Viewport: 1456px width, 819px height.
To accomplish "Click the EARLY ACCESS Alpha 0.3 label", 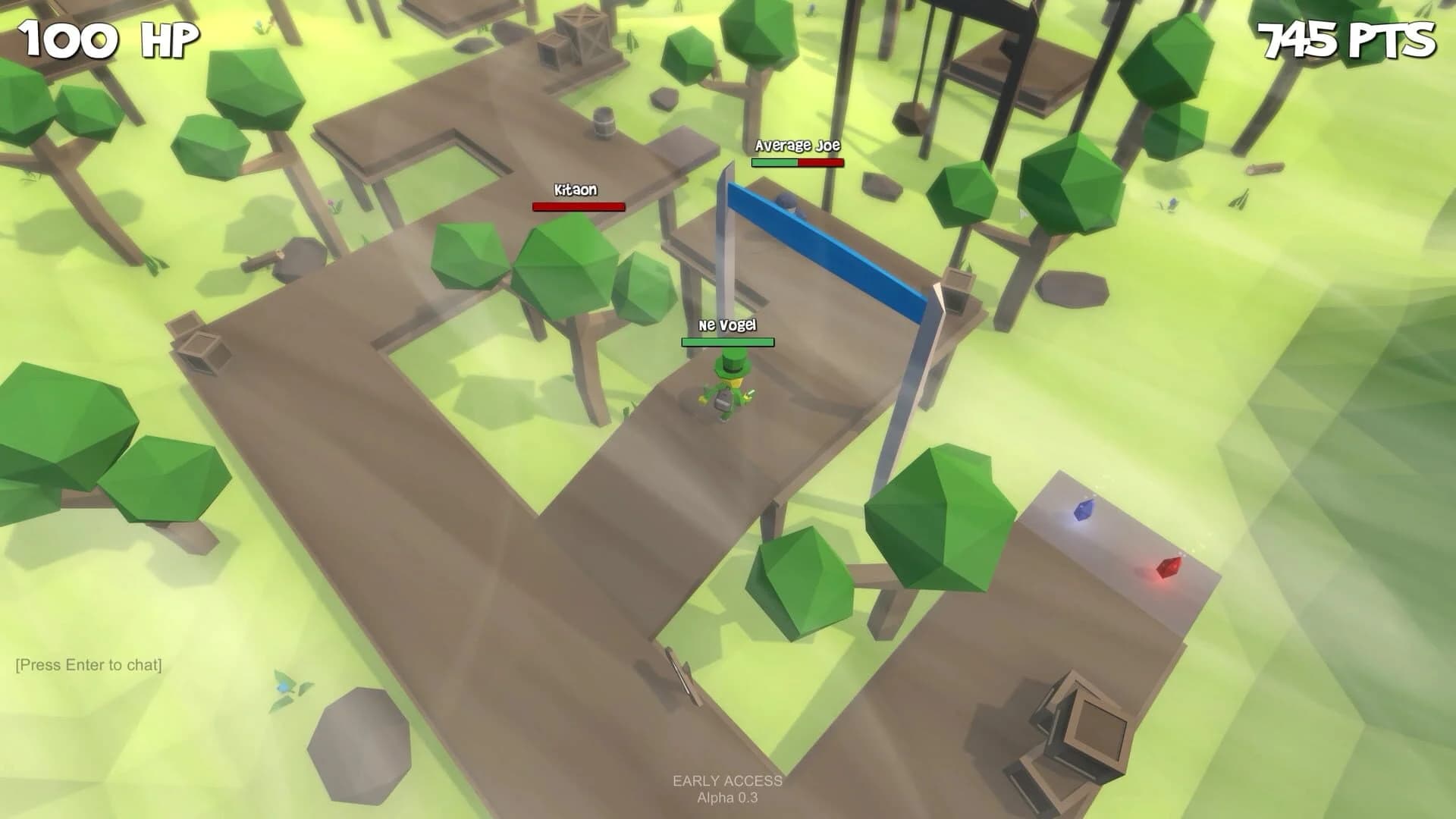I will pos(727,789).
